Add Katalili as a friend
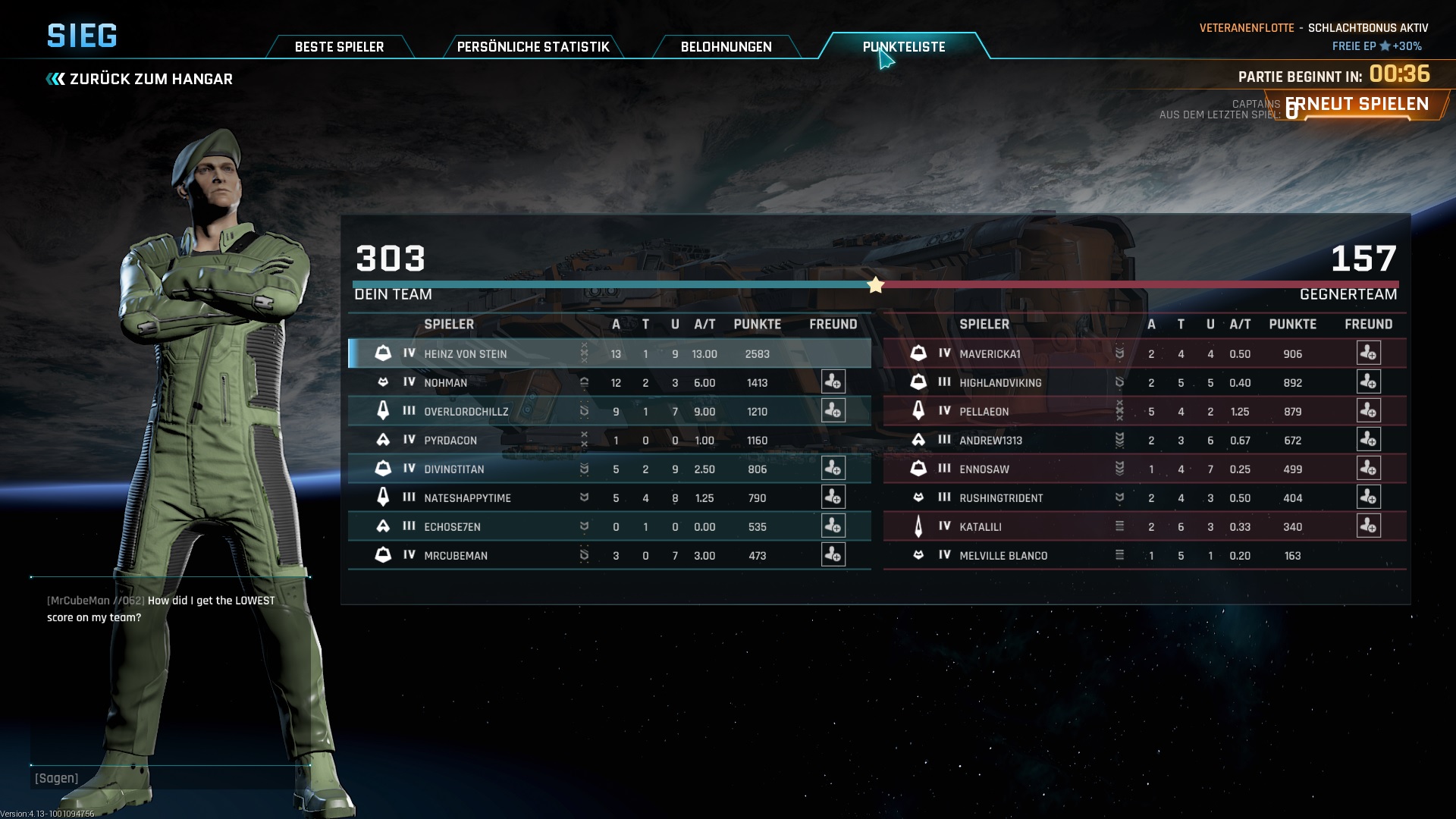This screenshot has width=1456, height=819. coord(1368,526)
